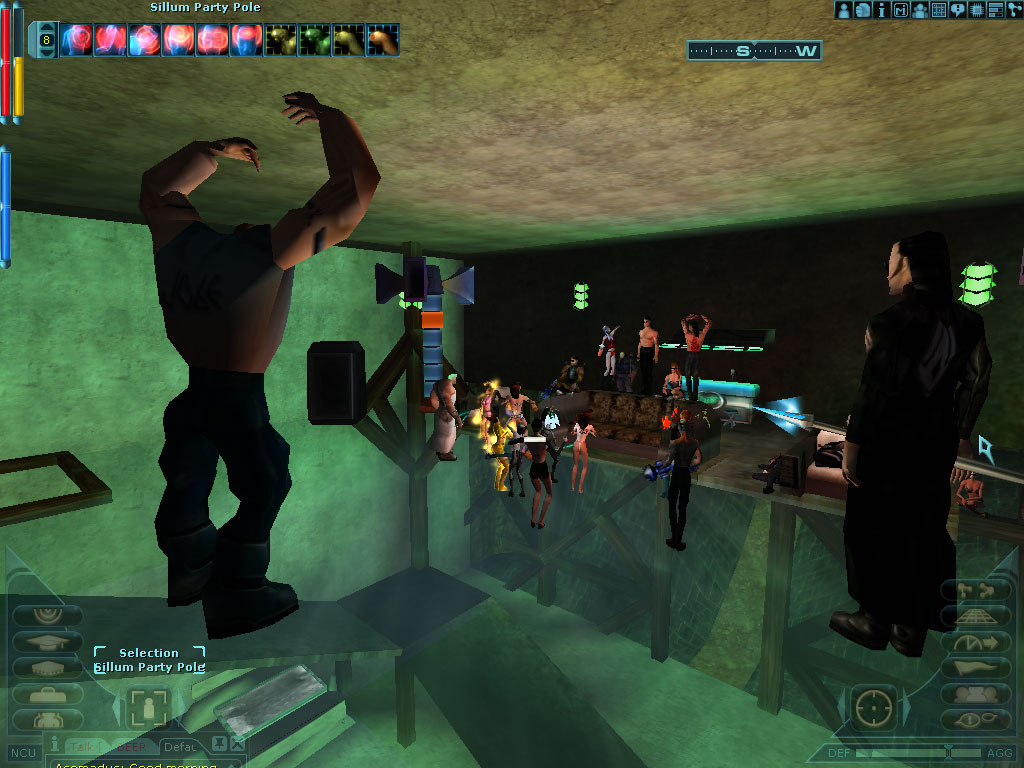Click the person target frame button

148,709
